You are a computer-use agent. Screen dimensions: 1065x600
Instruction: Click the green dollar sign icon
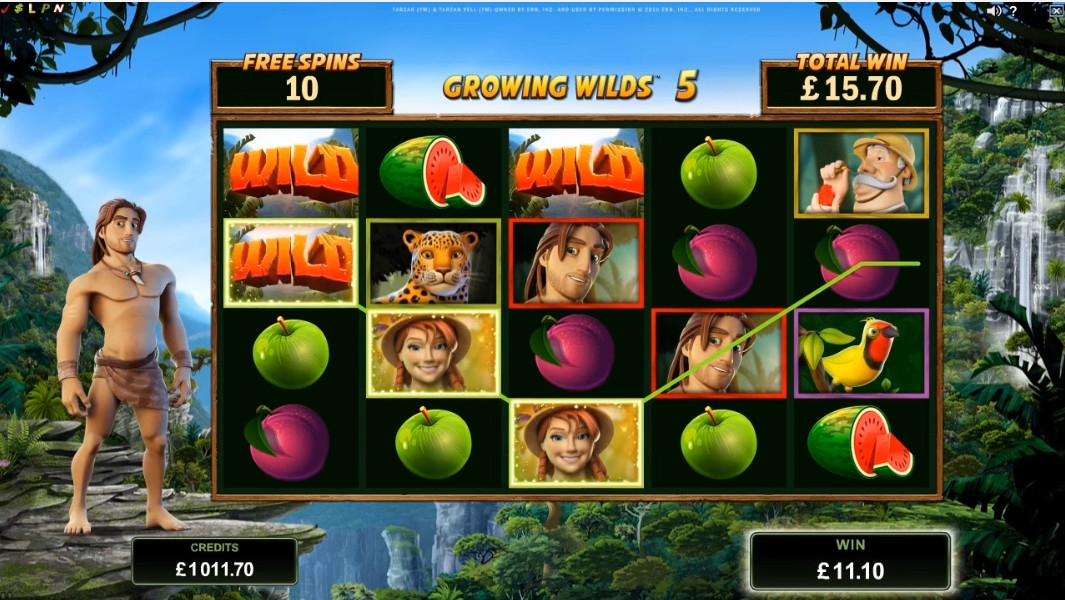[x=17, y=8]
